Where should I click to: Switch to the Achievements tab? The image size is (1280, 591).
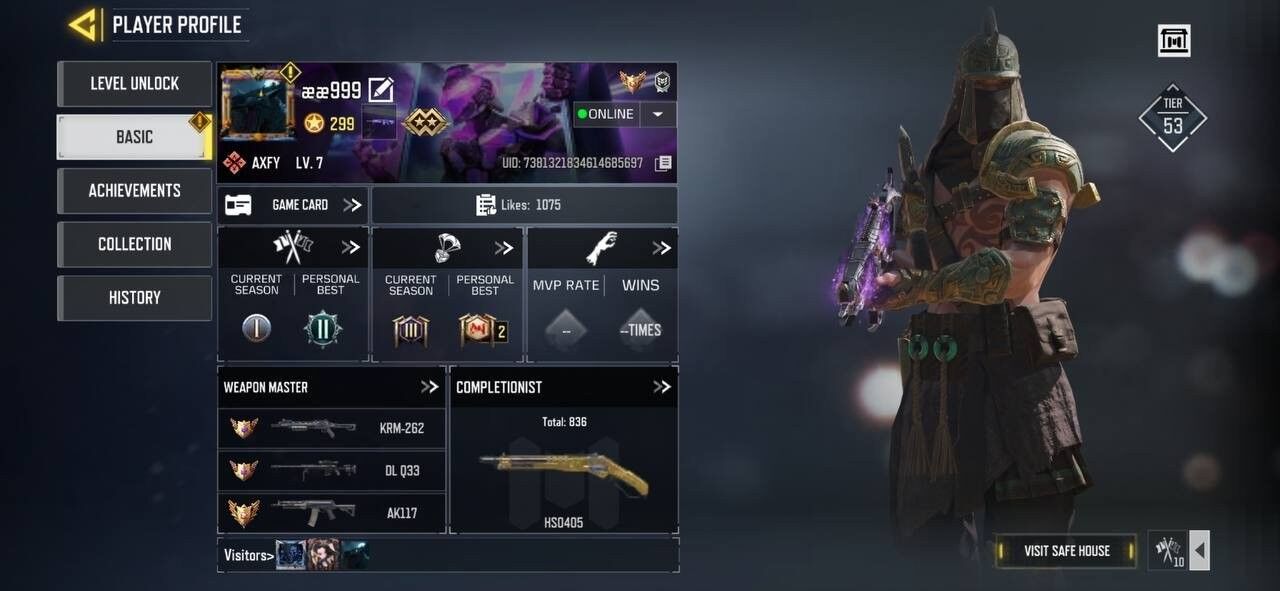(x=134, y=191)
